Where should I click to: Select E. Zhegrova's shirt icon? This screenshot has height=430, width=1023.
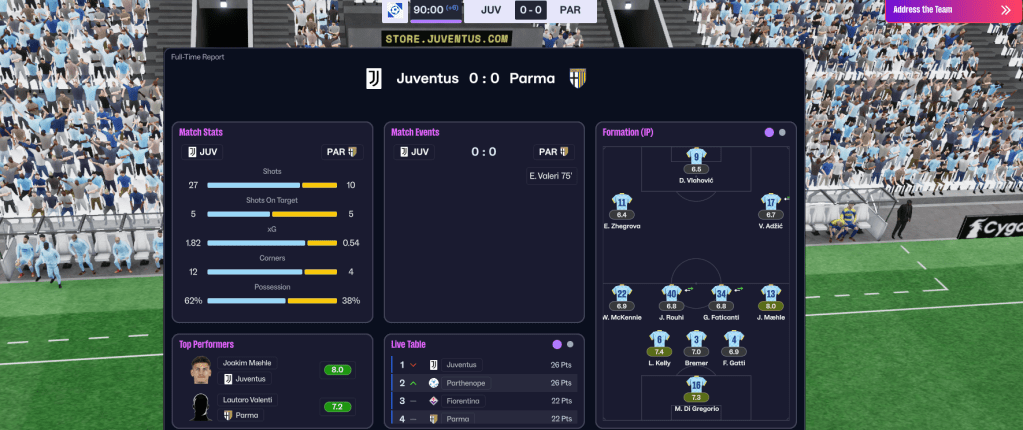(621, 203)
